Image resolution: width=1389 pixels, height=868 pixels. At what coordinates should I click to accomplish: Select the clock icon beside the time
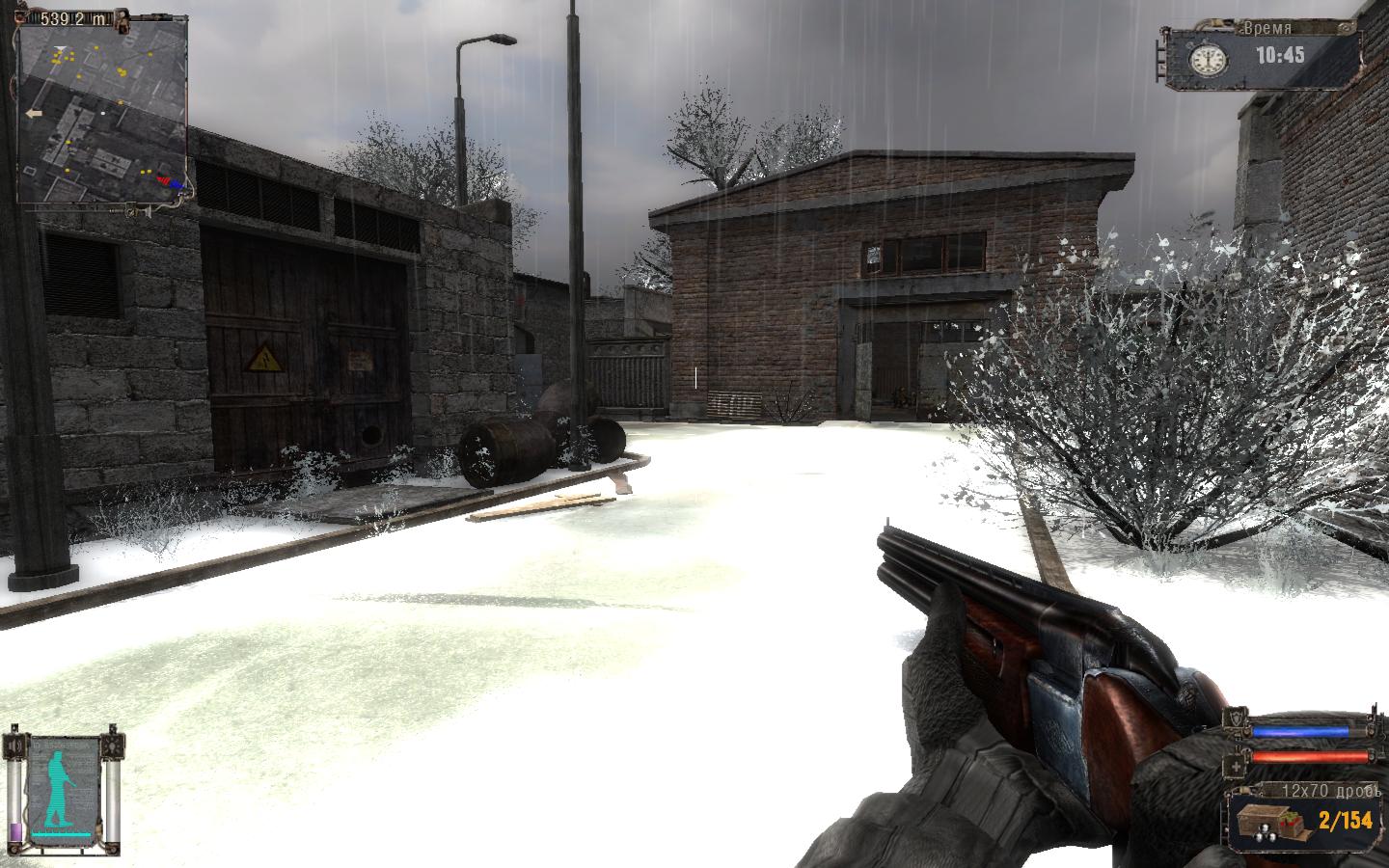click(x=1205, y=59)
